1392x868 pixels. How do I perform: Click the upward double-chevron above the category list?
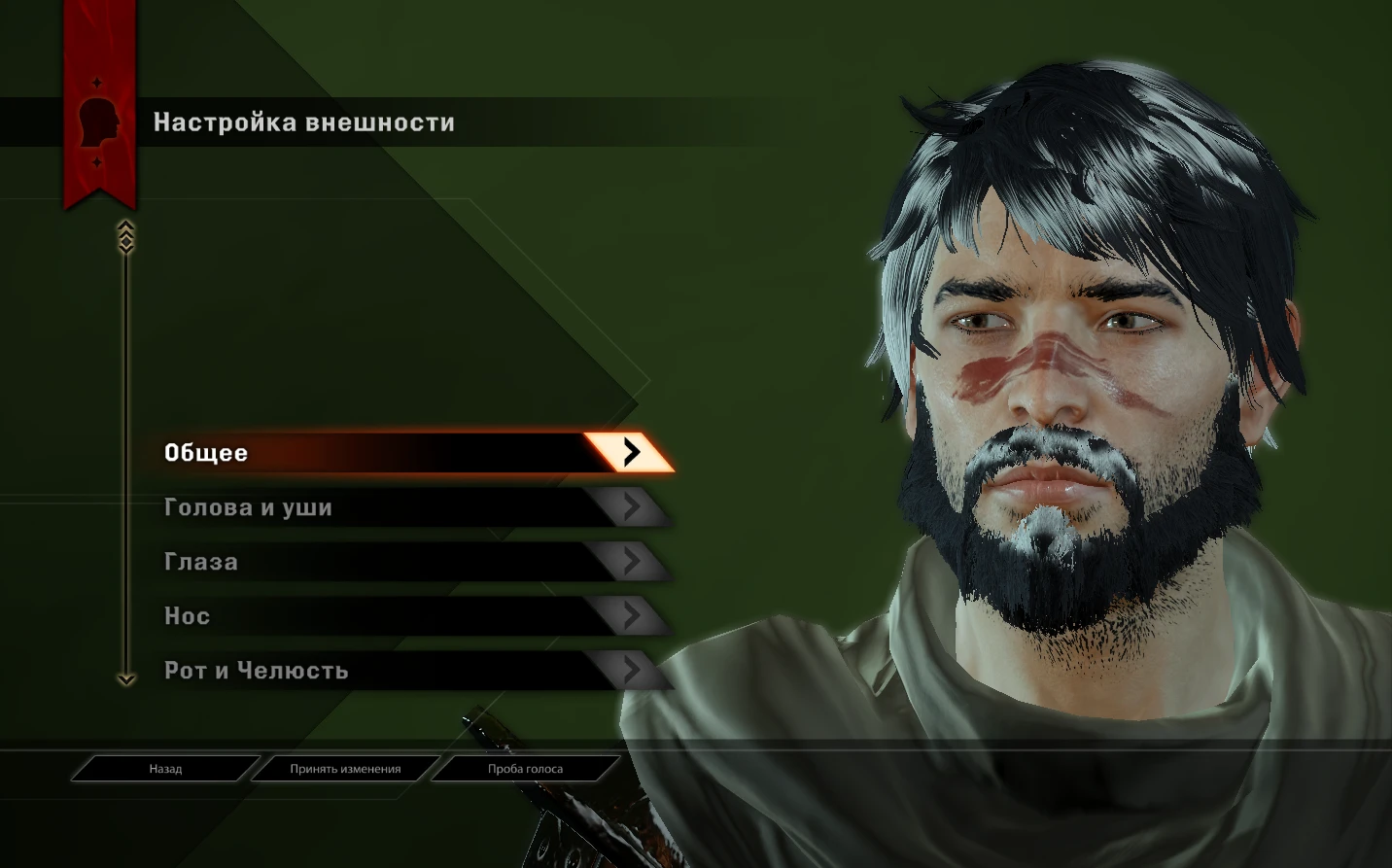[x=124, y=232]
